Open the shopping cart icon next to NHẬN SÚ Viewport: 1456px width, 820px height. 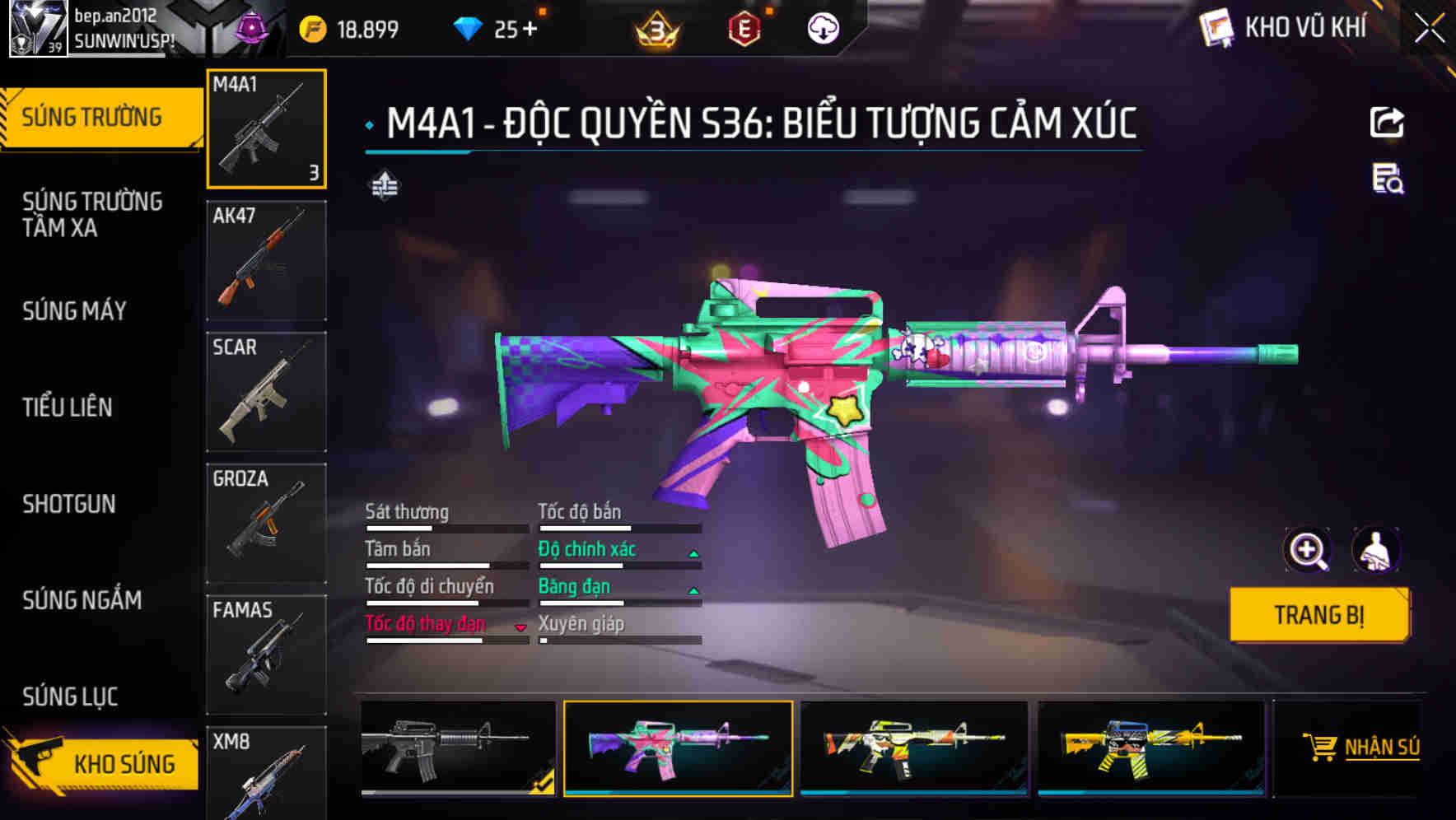click(1323, 748)
